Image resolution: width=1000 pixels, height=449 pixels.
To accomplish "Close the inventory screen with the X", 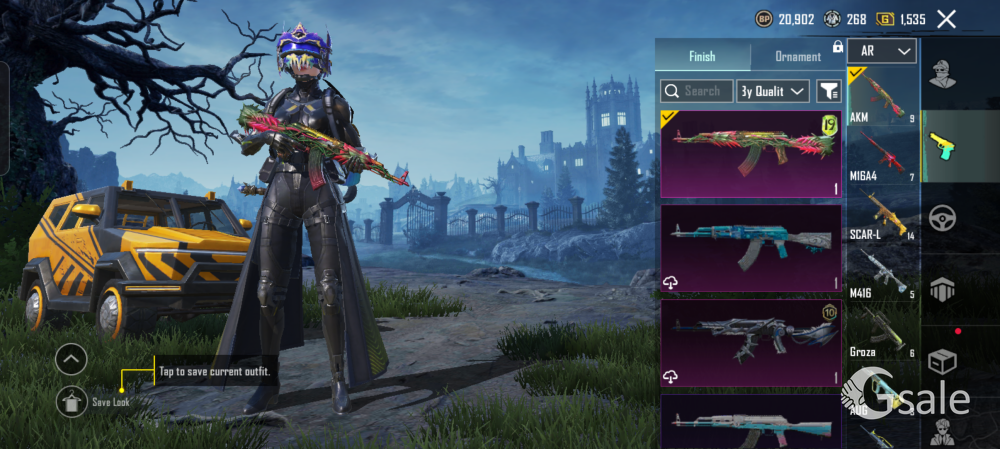I will [946, 19].
